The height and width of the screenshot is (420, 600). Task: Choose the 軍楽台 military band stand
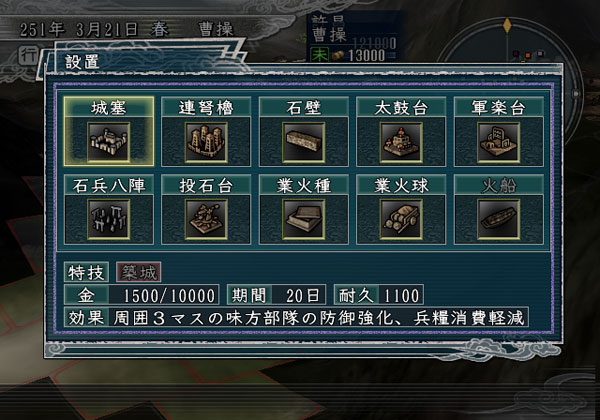[499, 131]
